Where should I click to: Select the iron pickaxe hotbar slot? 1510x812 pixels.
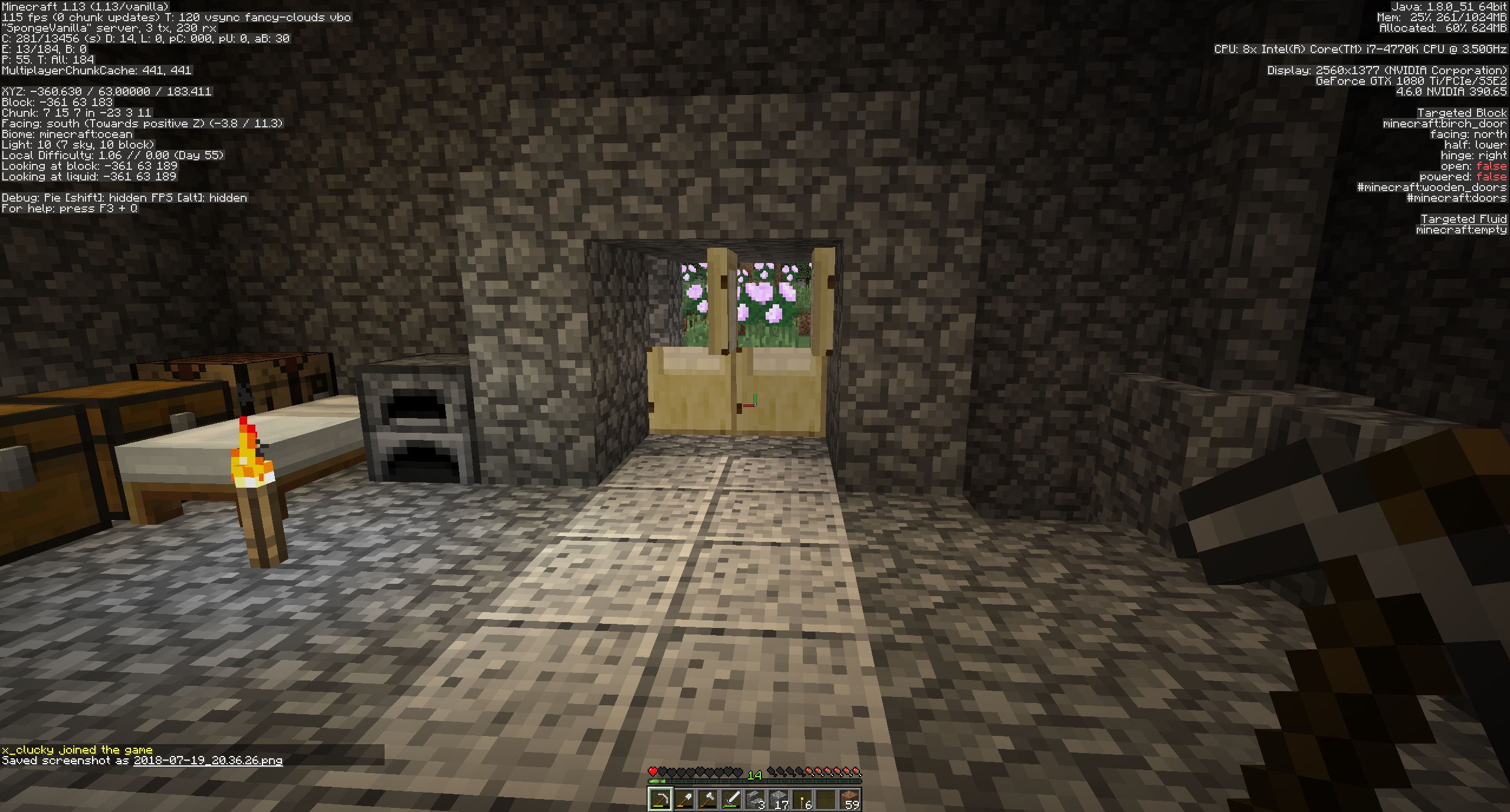(x=661, y=801)
